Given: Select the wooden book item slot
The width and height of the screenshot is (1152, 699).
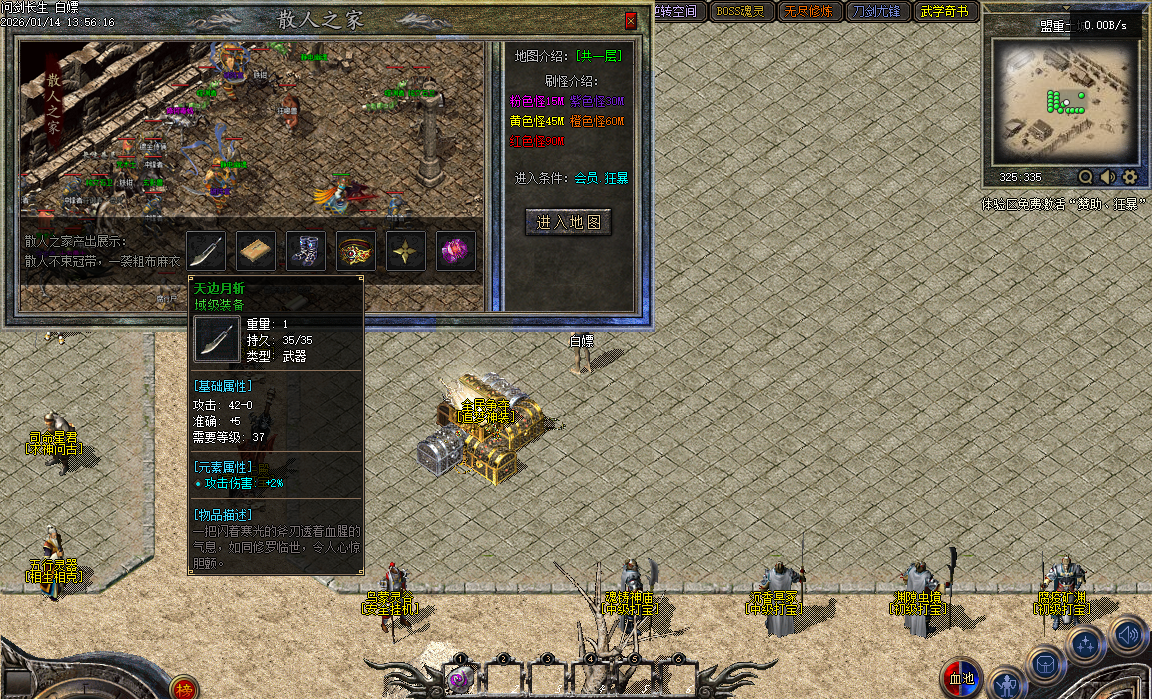Looking at the screenshot, I should click(257, 251).
